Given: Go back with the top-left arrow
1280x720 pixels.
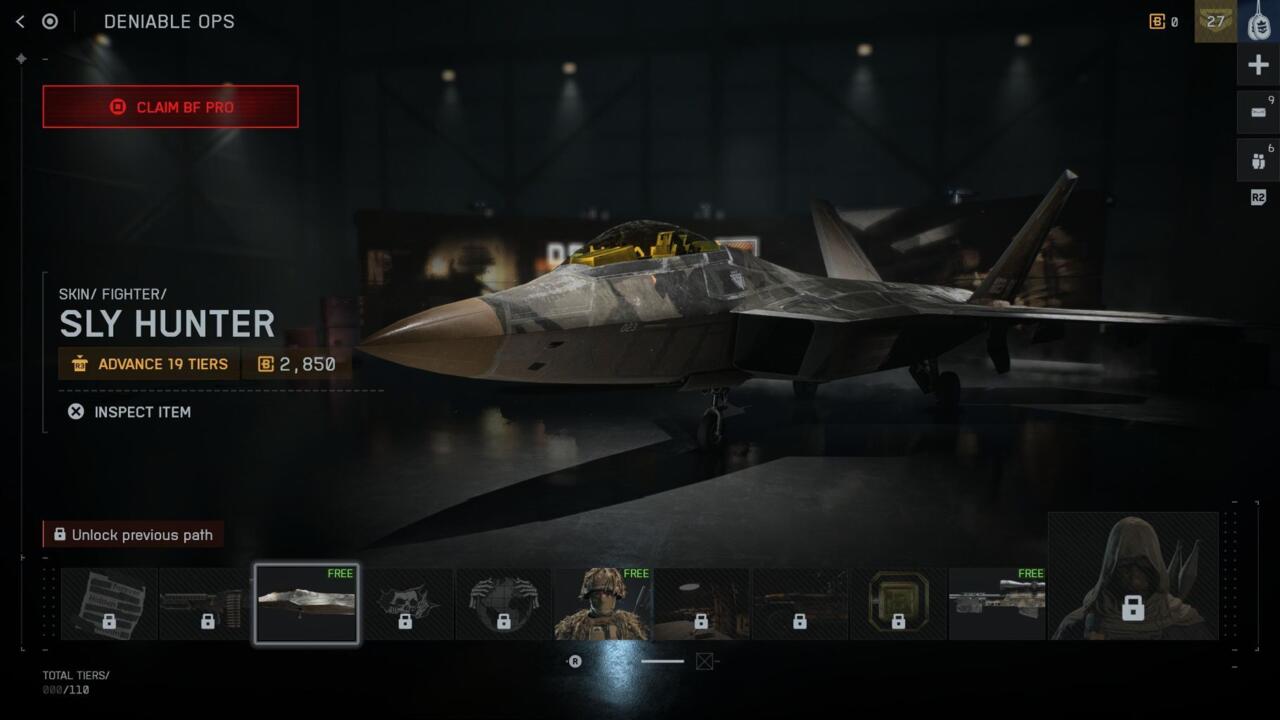Looking at the screenshot, I should tap(20, 21).
